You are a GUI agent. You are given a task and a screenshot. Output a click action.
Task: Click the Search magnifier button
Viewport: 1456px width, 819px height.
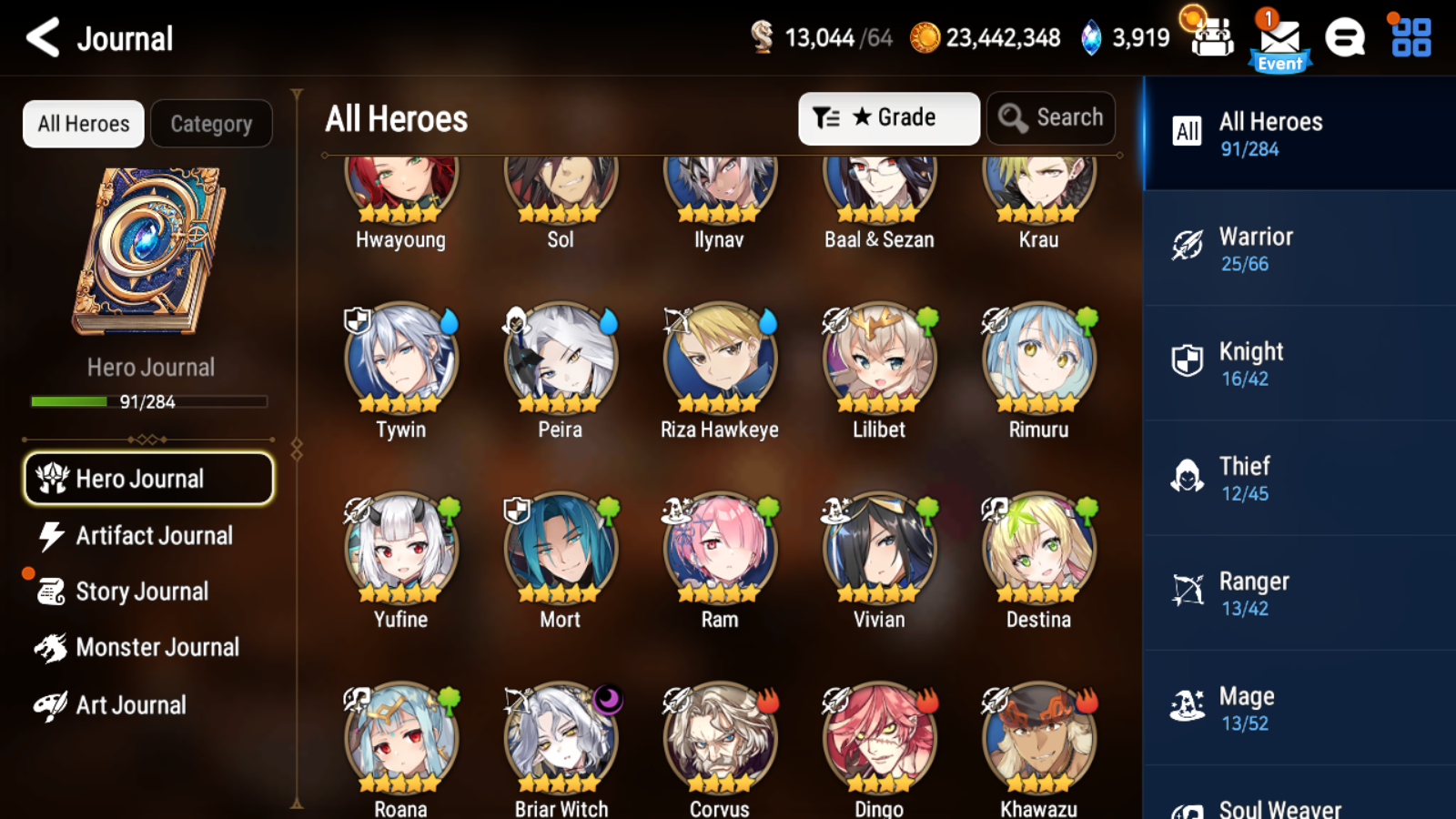pyautogui.click(x=1050, y=117)
